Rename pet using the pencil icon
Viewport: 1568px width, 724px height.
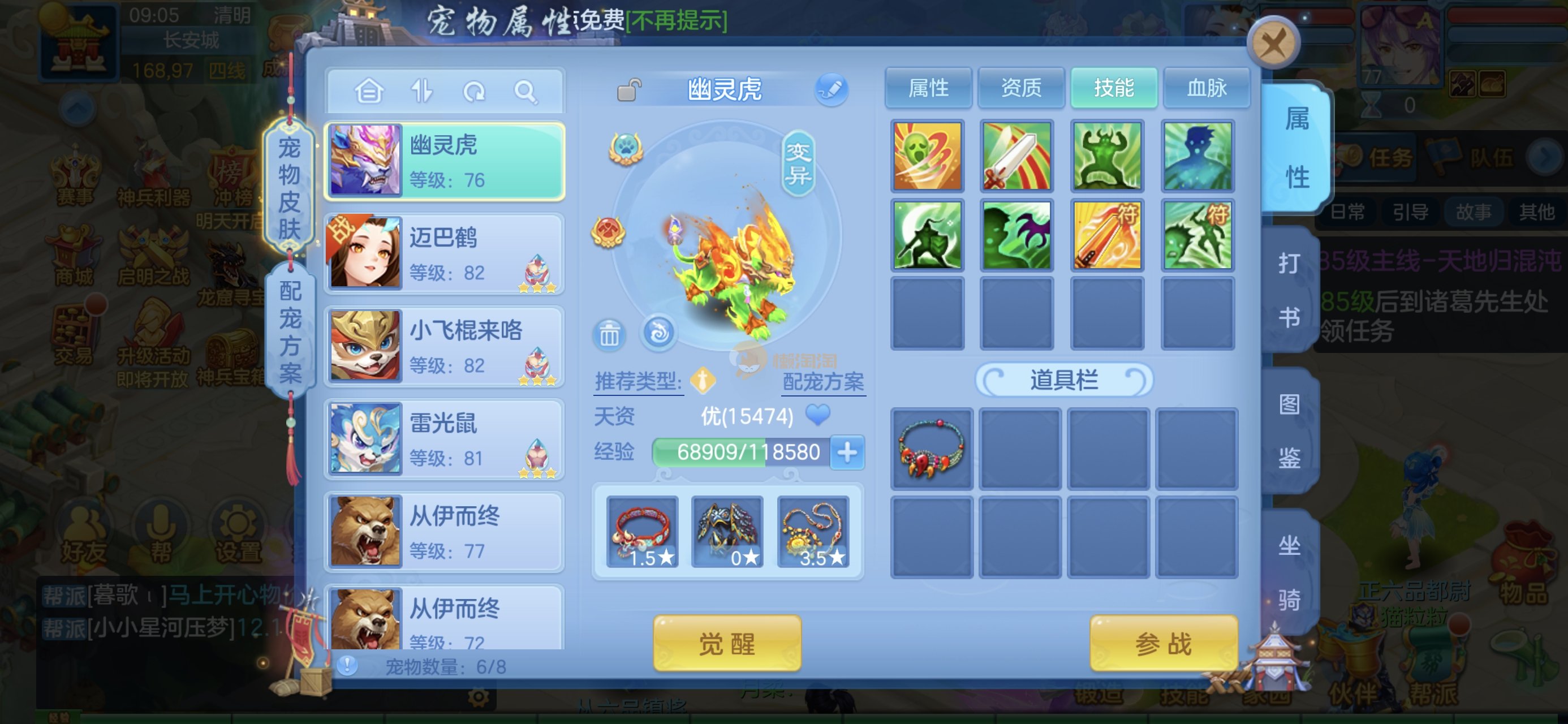tap(831, 89)
